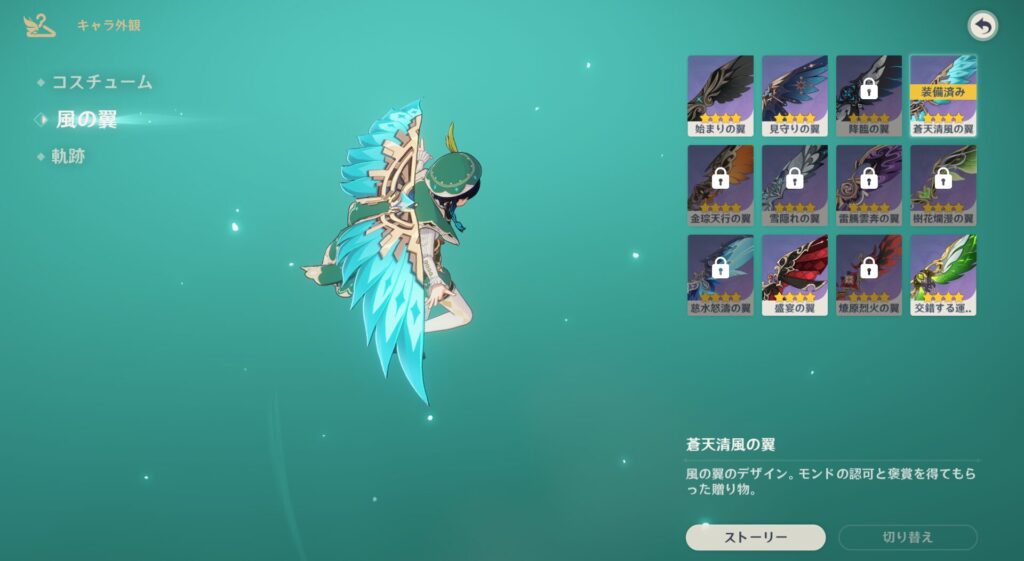Choose the locked 雪隠れの翼 glider

(x=795, y=185)
